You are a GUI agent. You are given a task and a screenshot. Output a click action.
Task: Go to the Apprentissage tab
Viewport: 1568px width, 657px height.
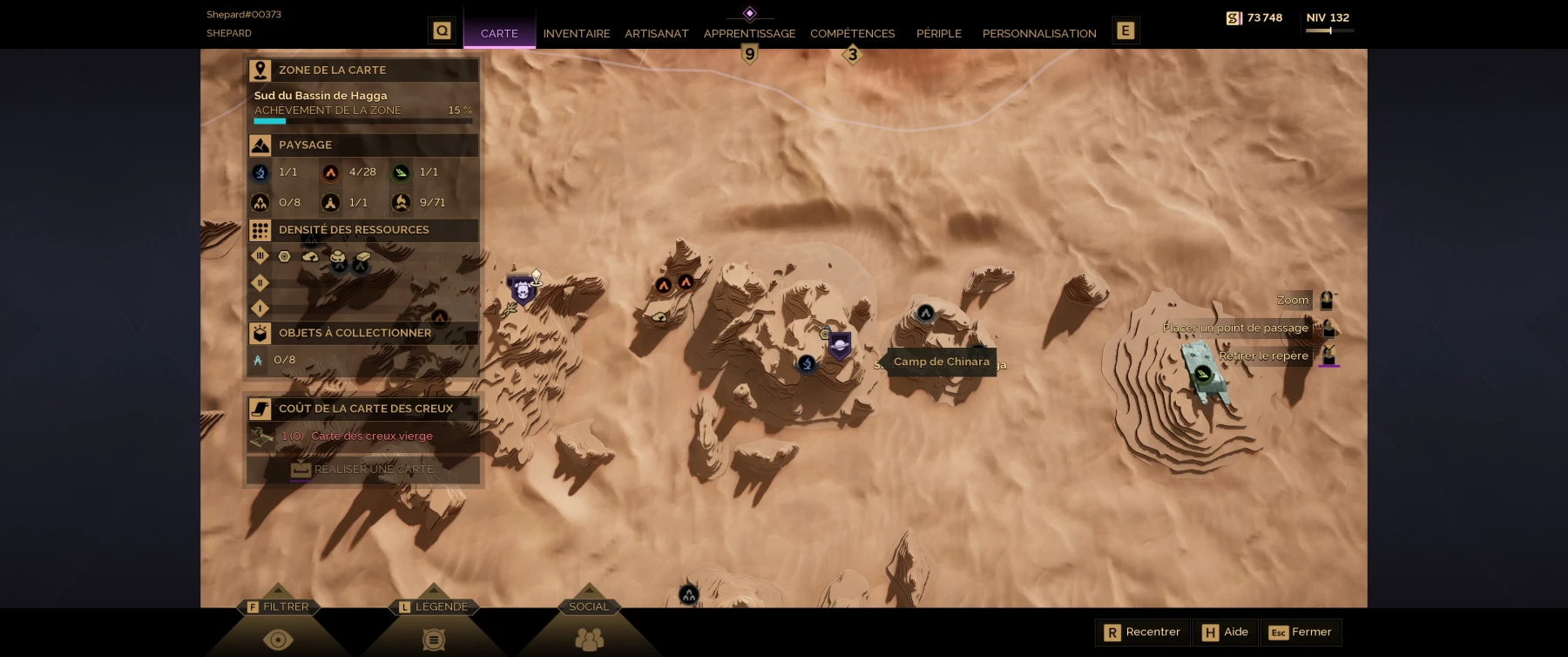pos(749,33)
